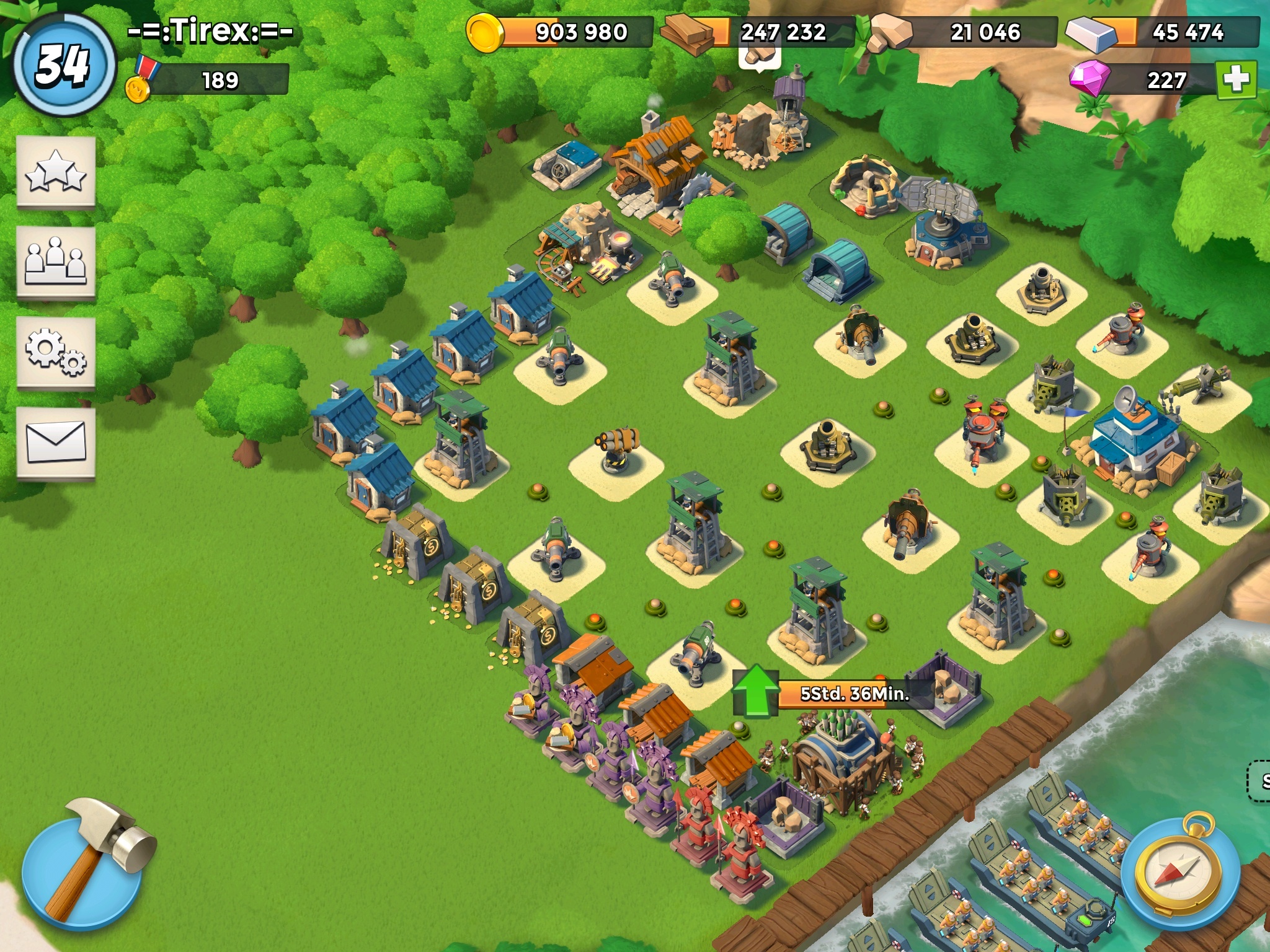Viewport: 1270px width, 952px height.
Task: Buy diamonds with the green plus button
Action: tap(1236, 79)
